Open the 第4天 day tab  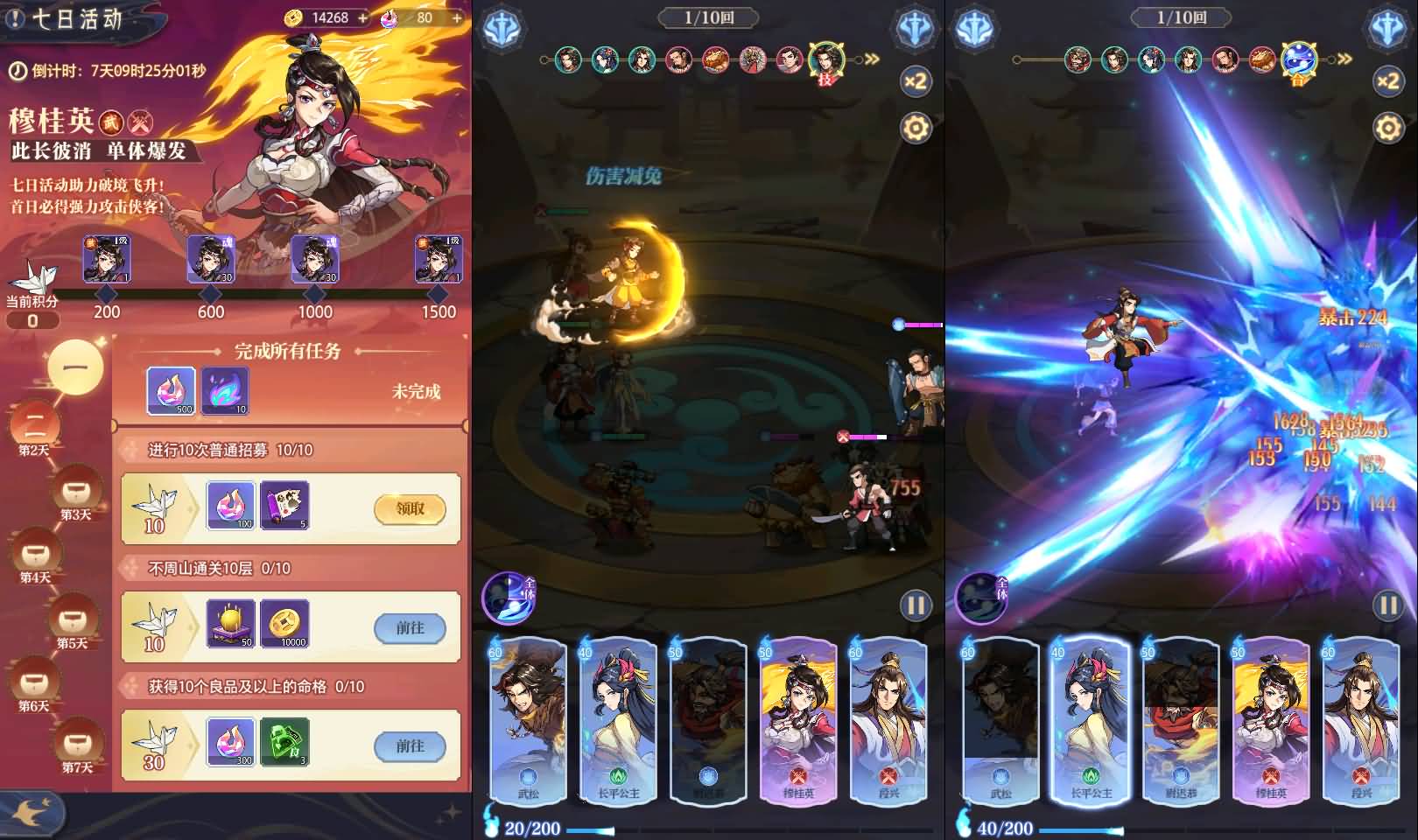click(x=35, y=556)
